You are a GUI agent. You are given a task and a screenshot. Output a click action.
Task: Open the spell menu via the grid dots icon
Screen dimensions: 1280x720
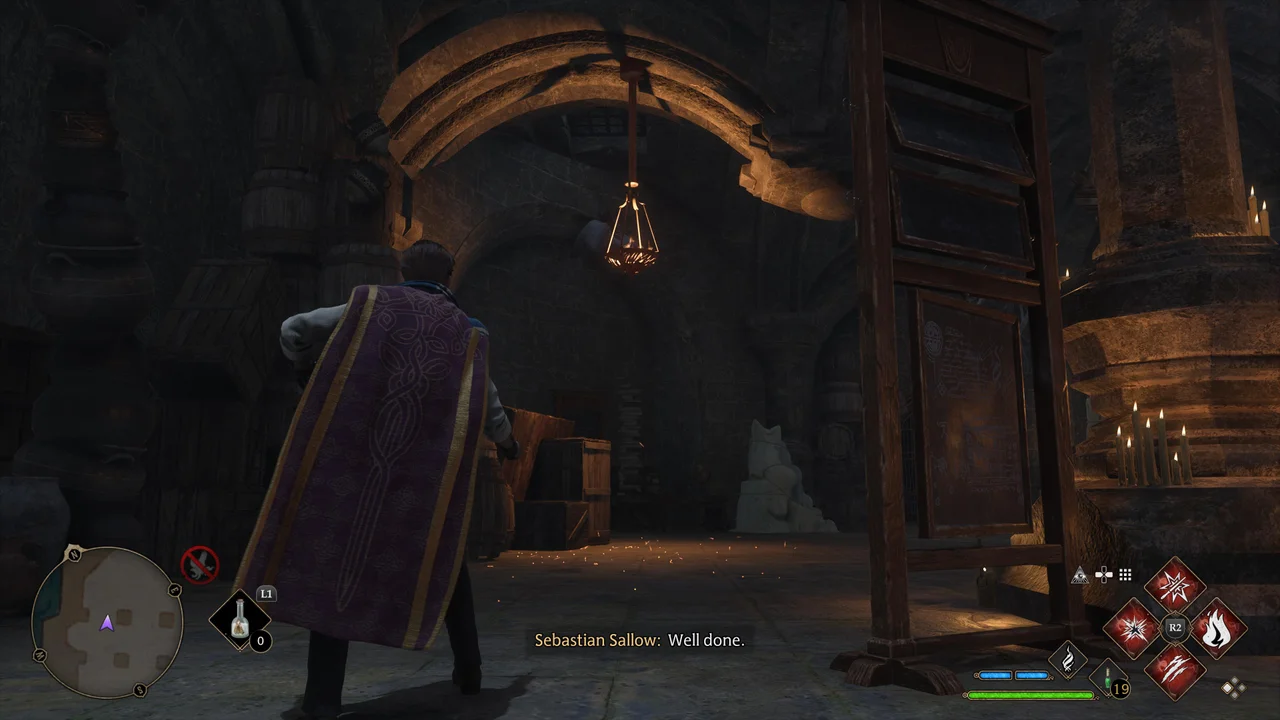click(x=1125, y=575)
